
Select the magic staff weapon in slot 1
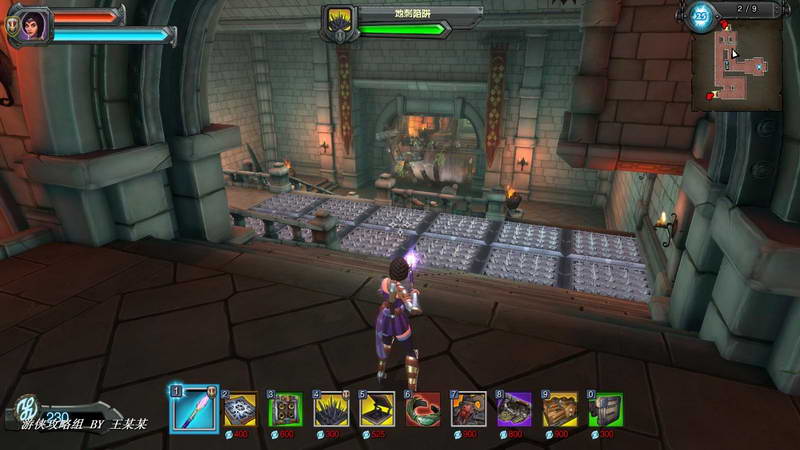pos(194,408)
